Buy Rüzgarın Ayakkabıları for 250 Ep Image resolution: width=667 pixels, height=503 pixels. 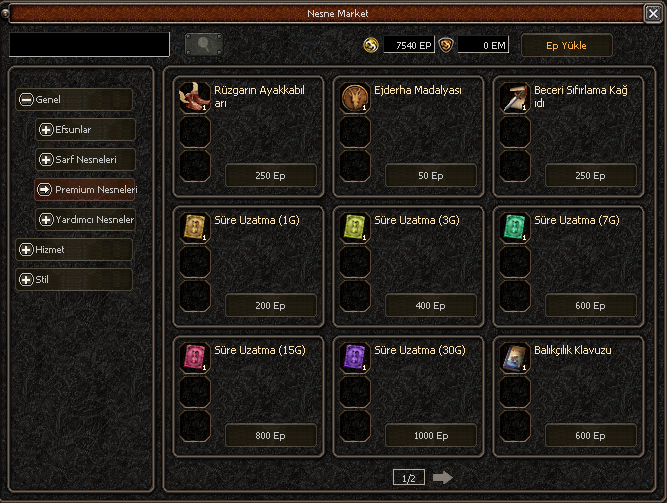click(270, 176)
